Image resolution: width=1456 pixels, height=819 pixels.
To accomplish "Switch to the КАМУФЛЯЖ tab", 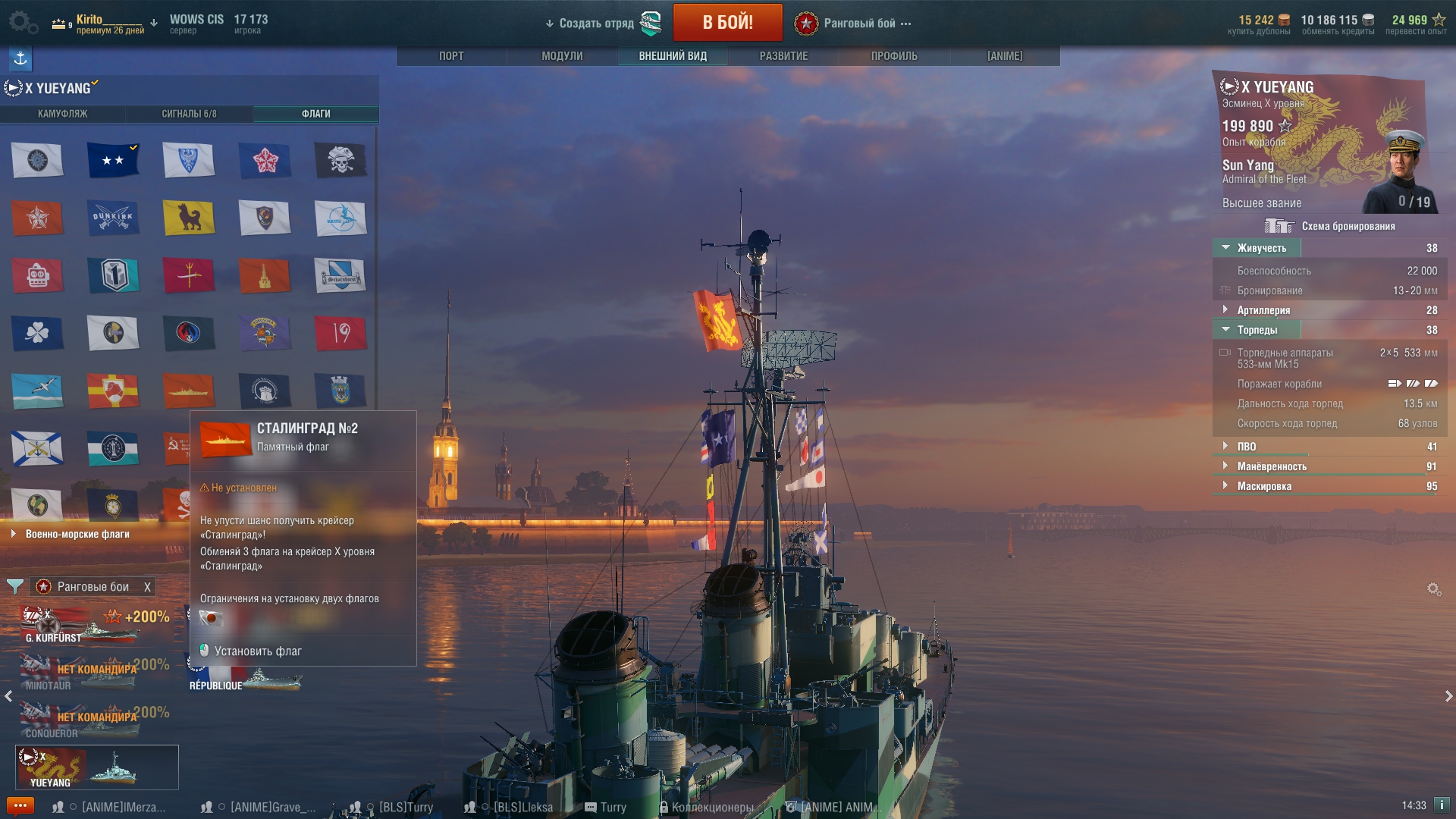I will pyautogui.click(x=63, y=114).
